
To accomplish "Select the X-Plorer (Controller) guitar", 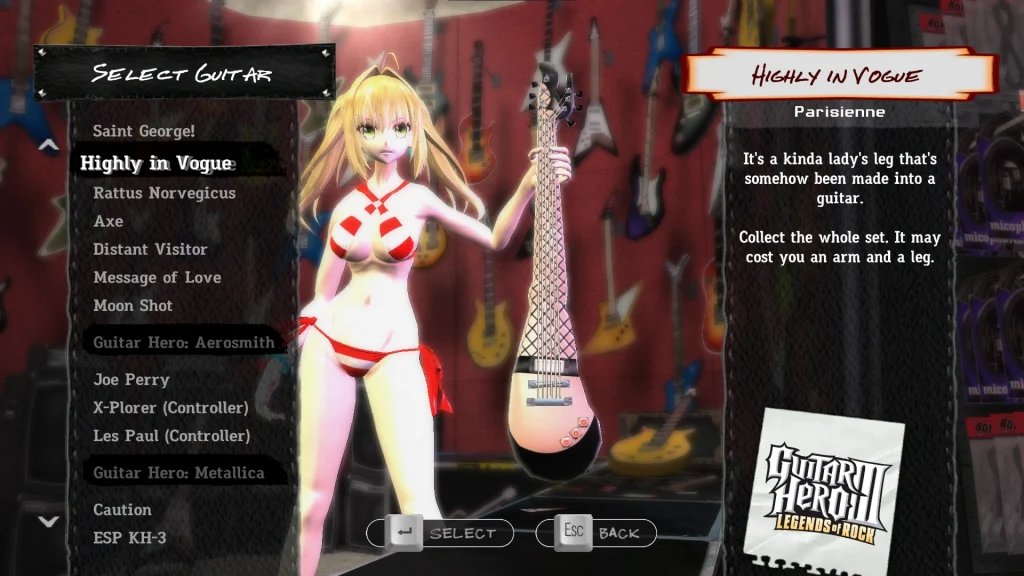I will [171, 408].
